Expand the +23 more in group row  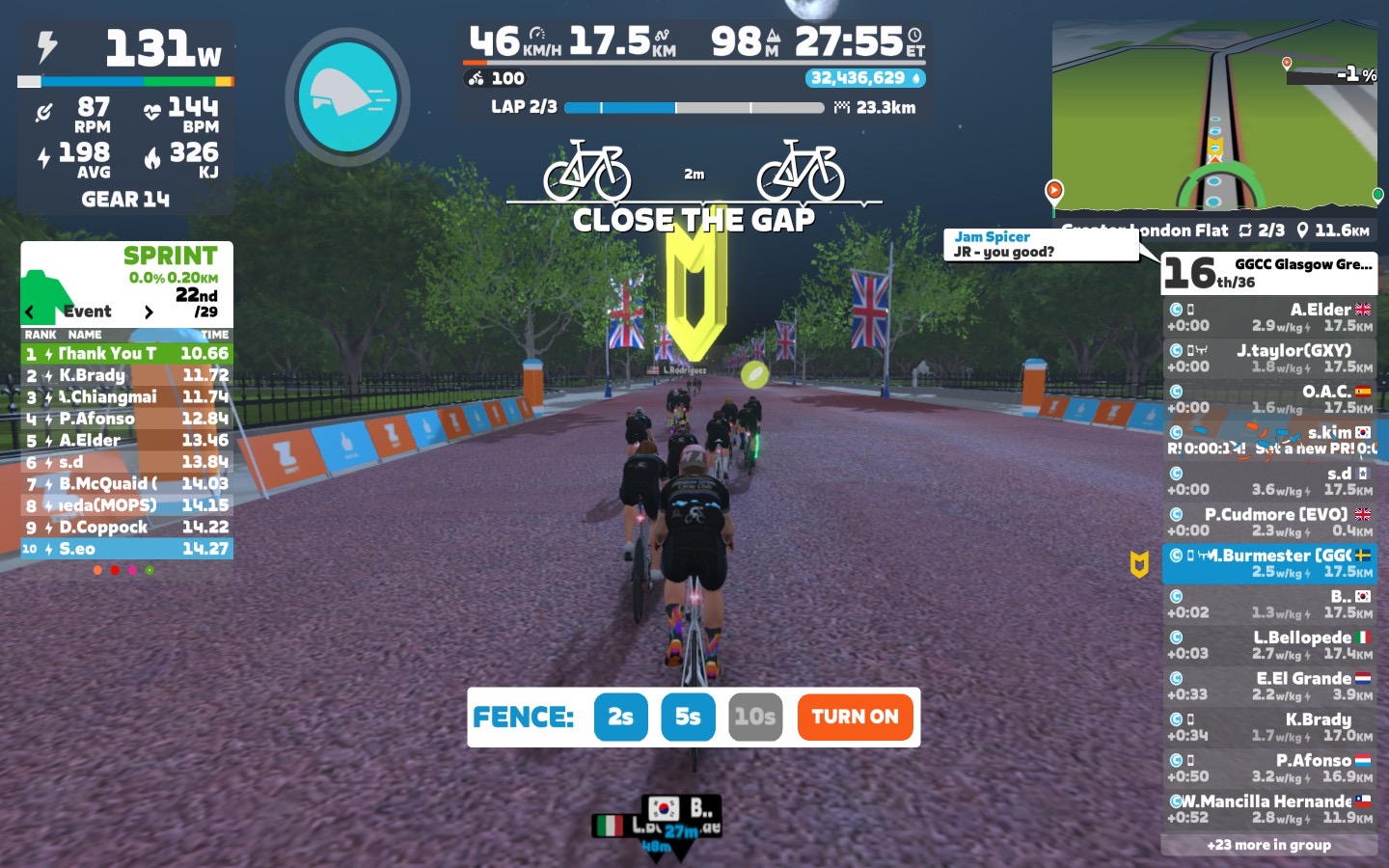[x=1268, y=845]
